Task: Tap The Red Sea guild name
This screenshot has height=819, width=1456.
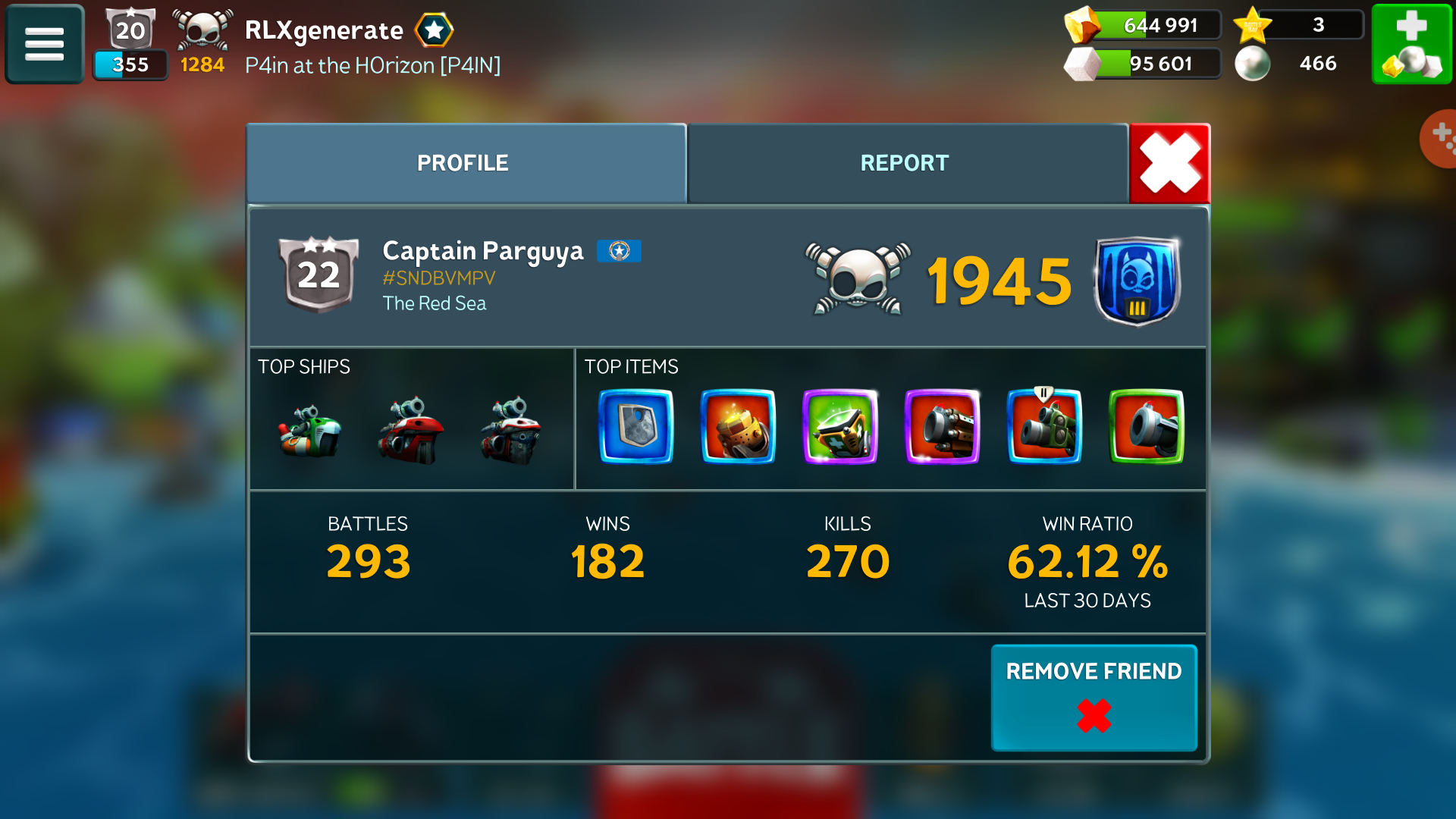Action: [435, 303]
